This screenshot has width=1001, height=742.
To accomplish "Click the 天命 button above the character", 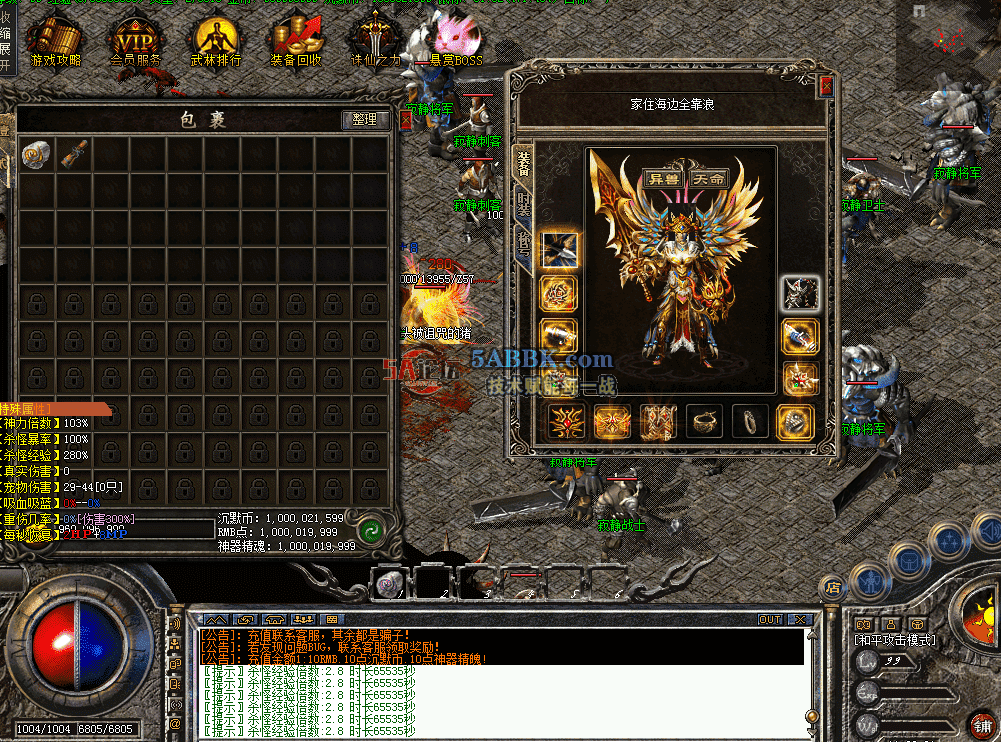I will (x=710, y=179).
